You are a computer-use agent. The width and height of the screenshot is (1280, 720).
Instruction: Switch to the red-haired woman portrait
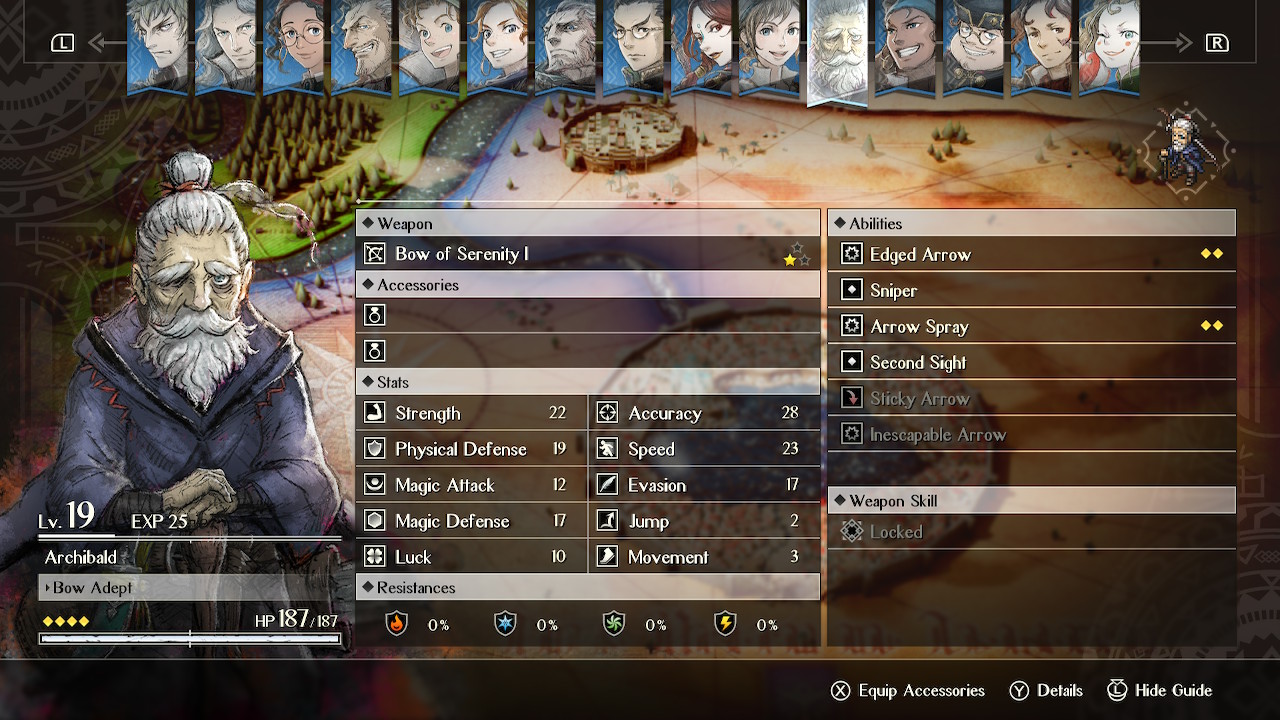point(701,45)
